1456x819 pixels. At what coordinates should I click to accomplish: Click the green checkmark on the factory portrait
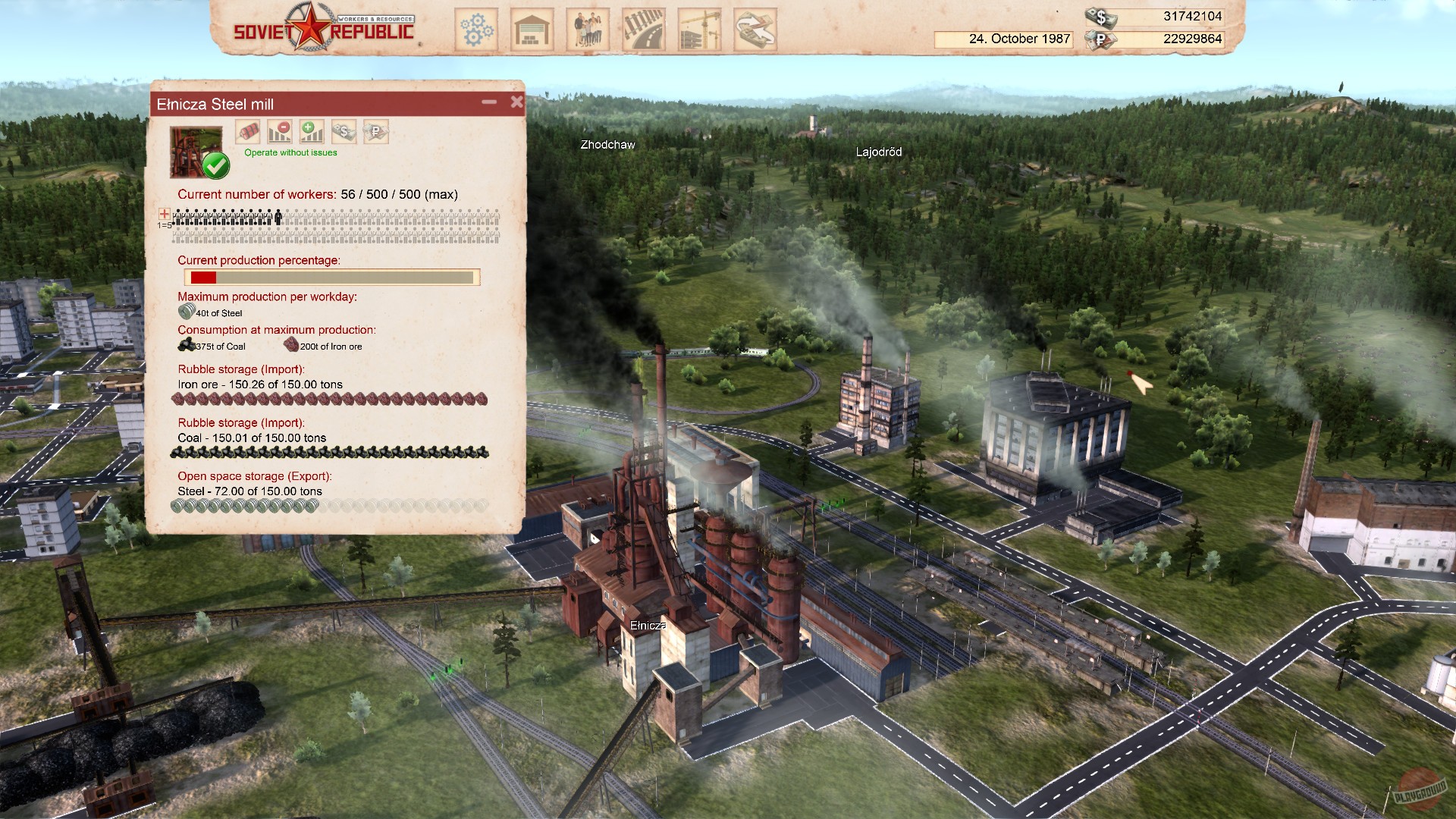216,165
